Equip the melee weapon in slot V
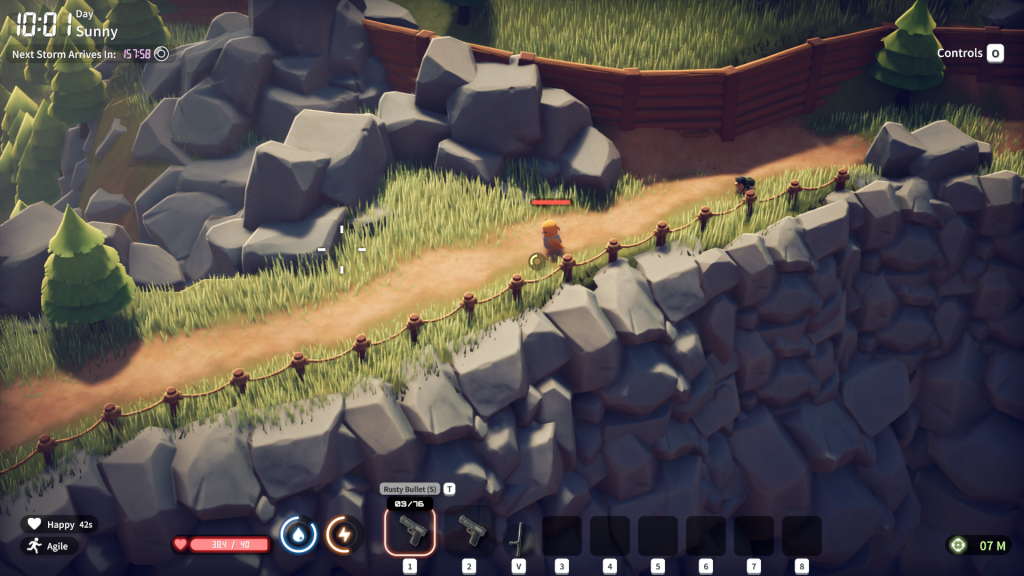 point(518,536)
